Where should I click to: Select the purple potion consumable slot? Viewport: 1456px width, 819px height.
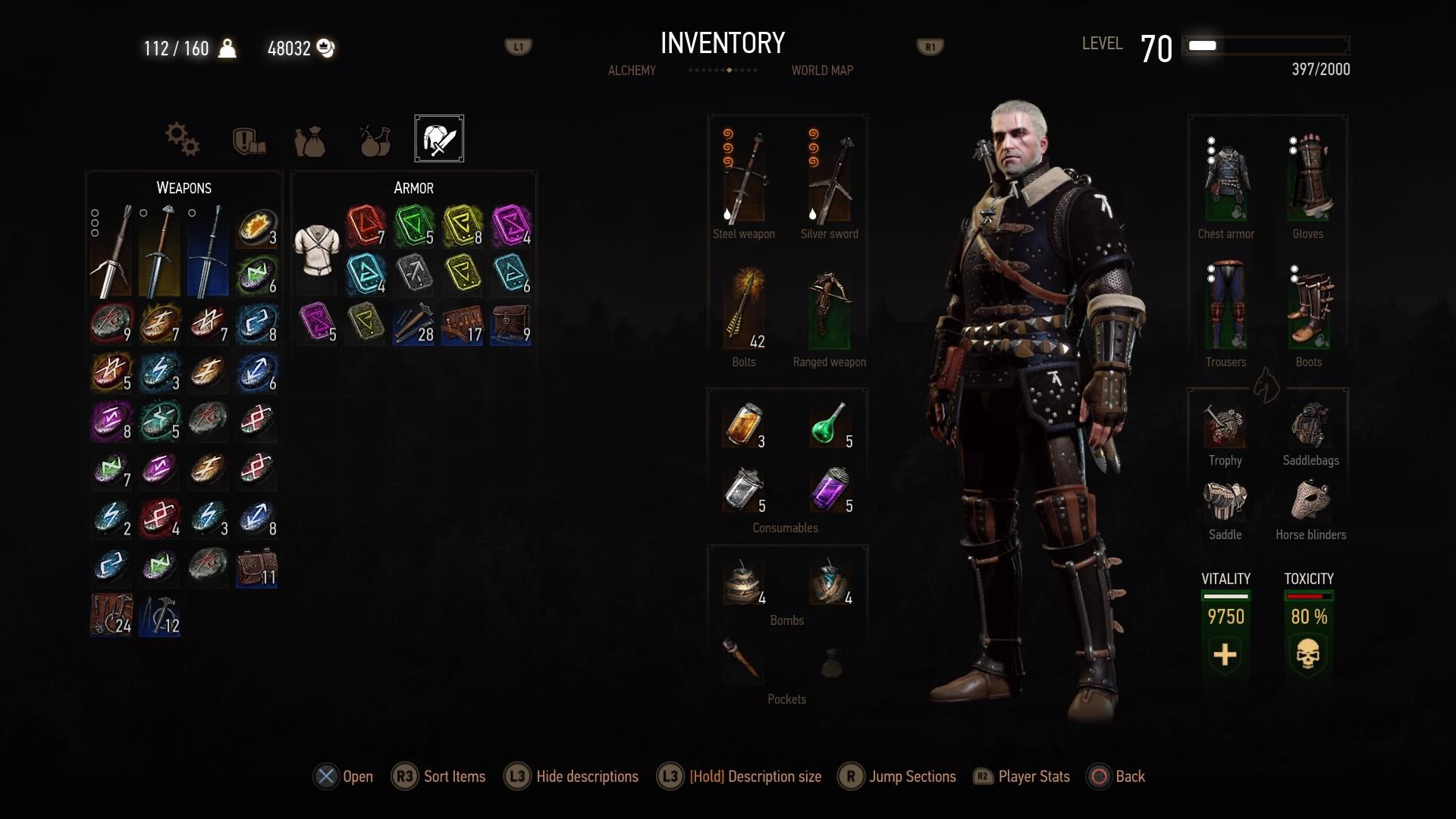click(x=830, y=489)
